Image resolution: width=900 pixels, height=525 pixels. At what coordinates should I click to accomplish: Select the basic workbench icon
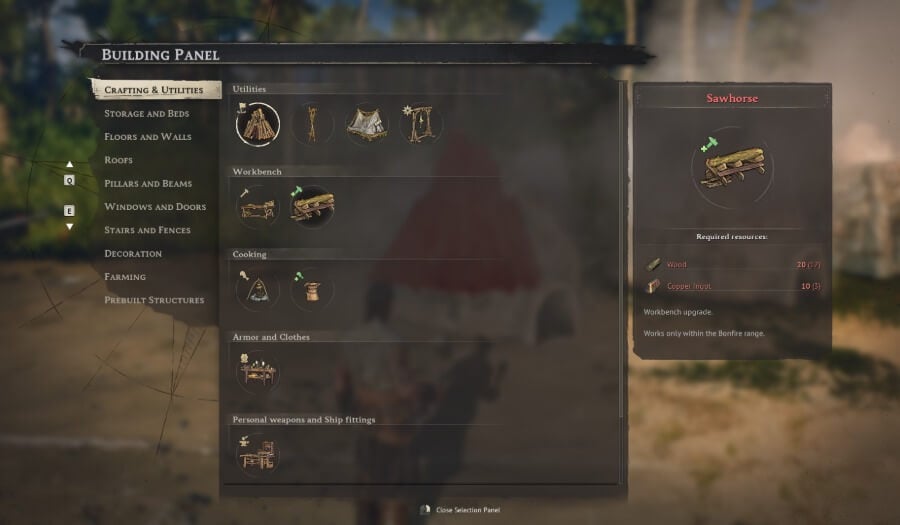(258, 207)
